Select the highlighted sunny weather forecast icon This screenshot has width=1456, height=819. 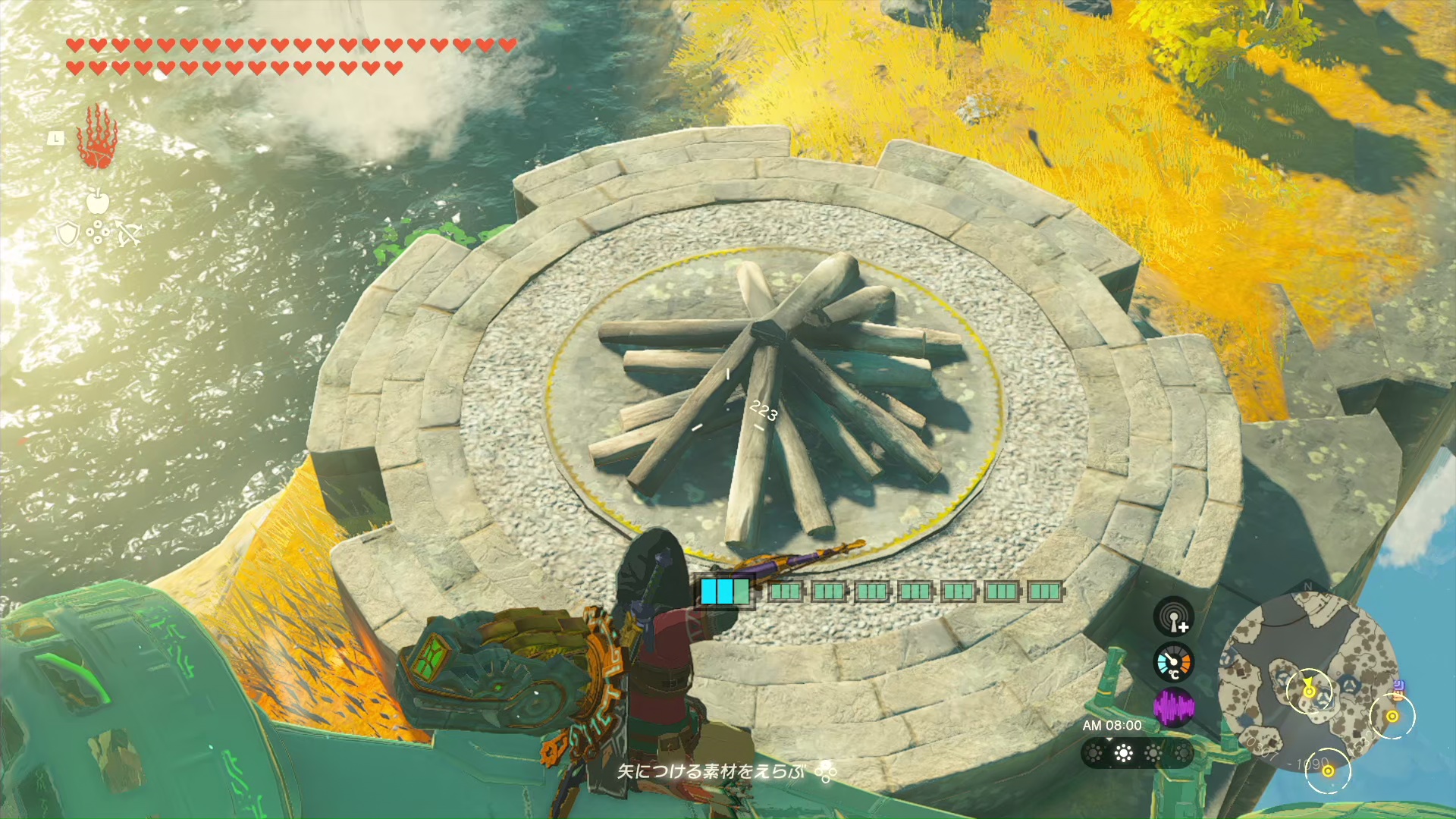[1123, 753]
